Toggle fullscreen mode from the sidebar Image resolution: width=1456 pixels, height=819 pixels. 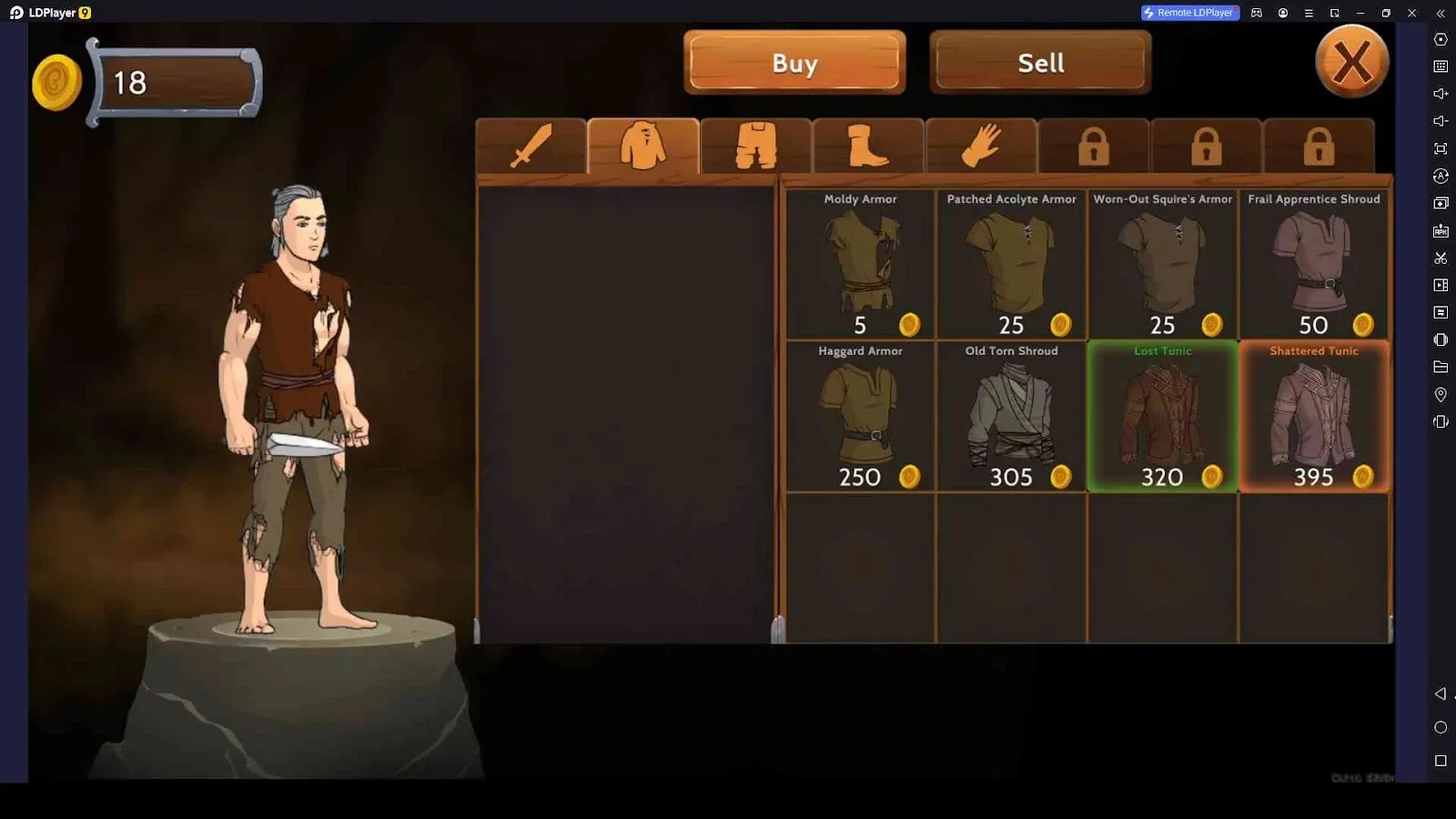pyautogui.click(x=1441, y=148)
